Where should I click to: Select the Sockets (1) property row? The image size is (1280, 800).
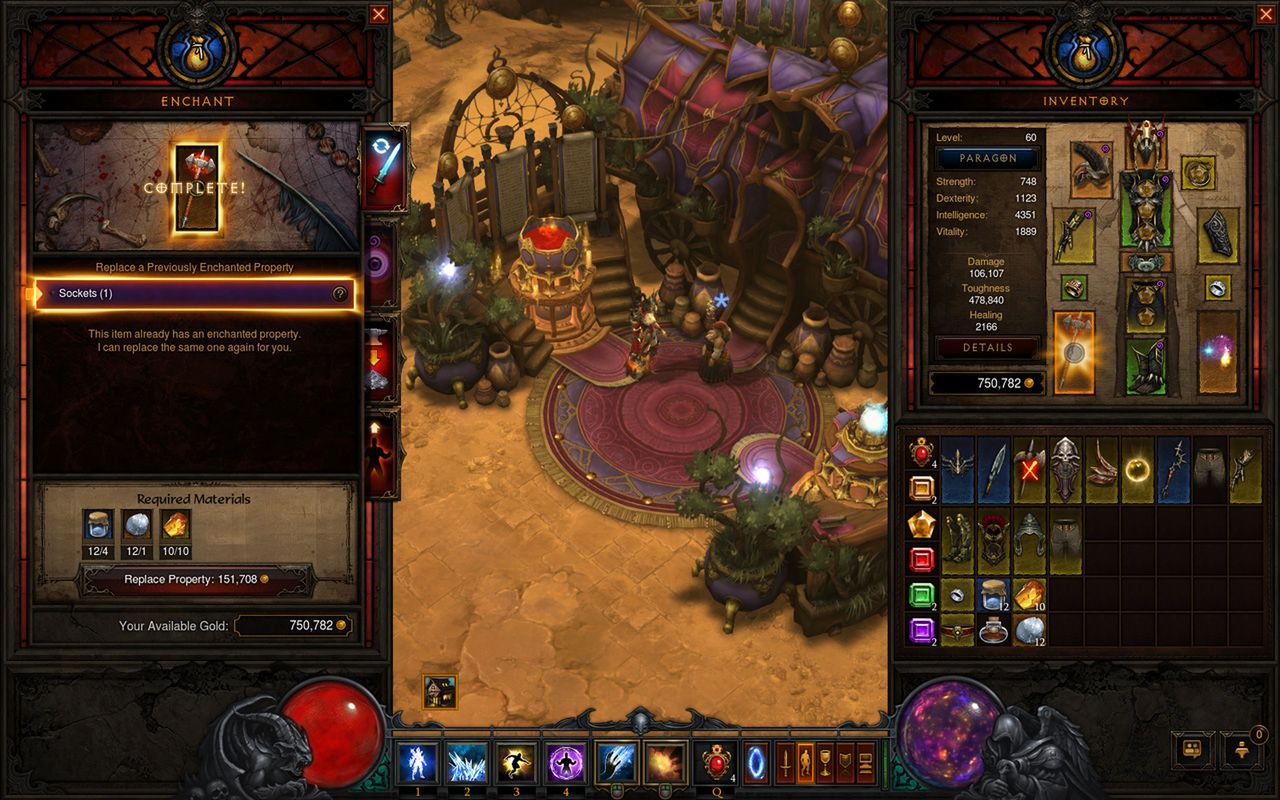196,294
